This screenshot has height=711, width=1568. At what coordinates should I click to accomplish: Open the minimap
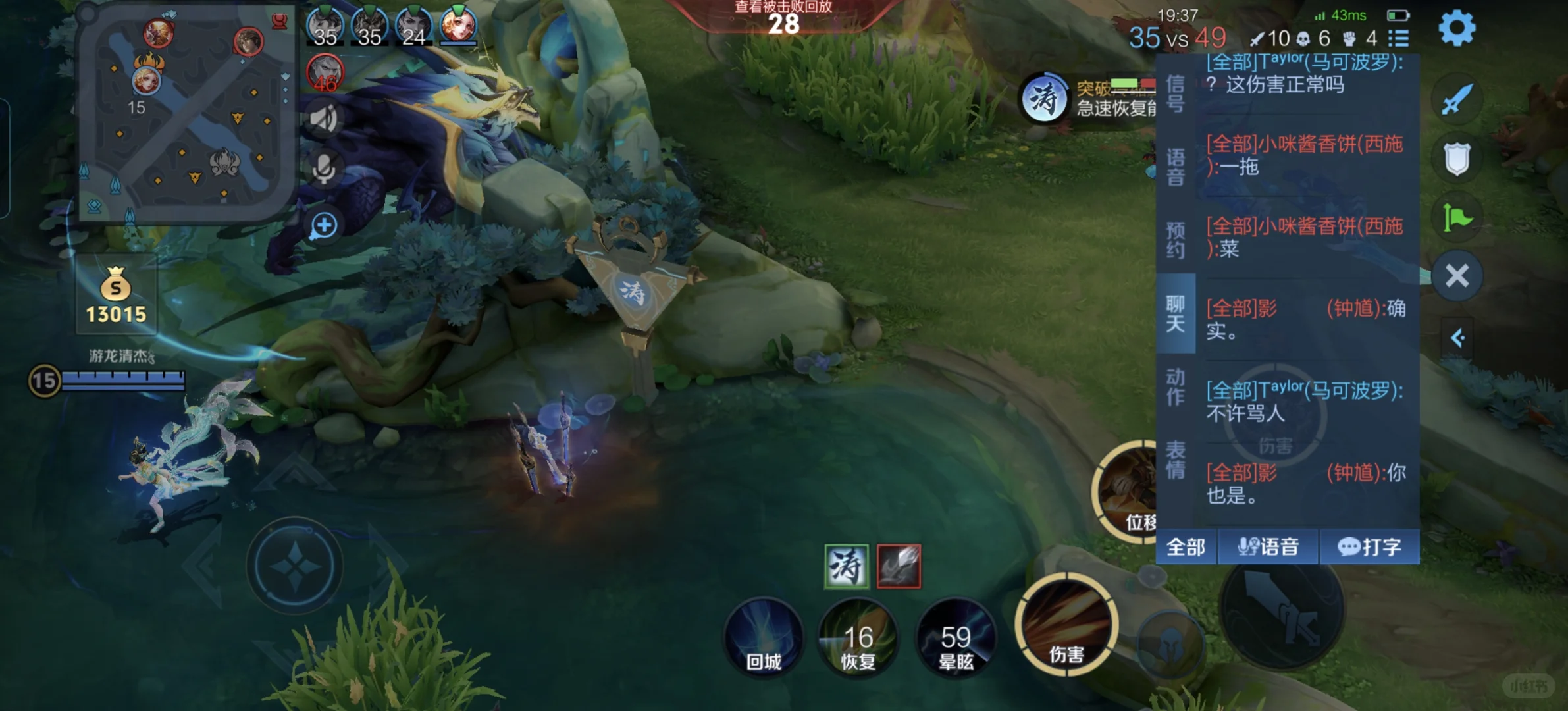184,112
